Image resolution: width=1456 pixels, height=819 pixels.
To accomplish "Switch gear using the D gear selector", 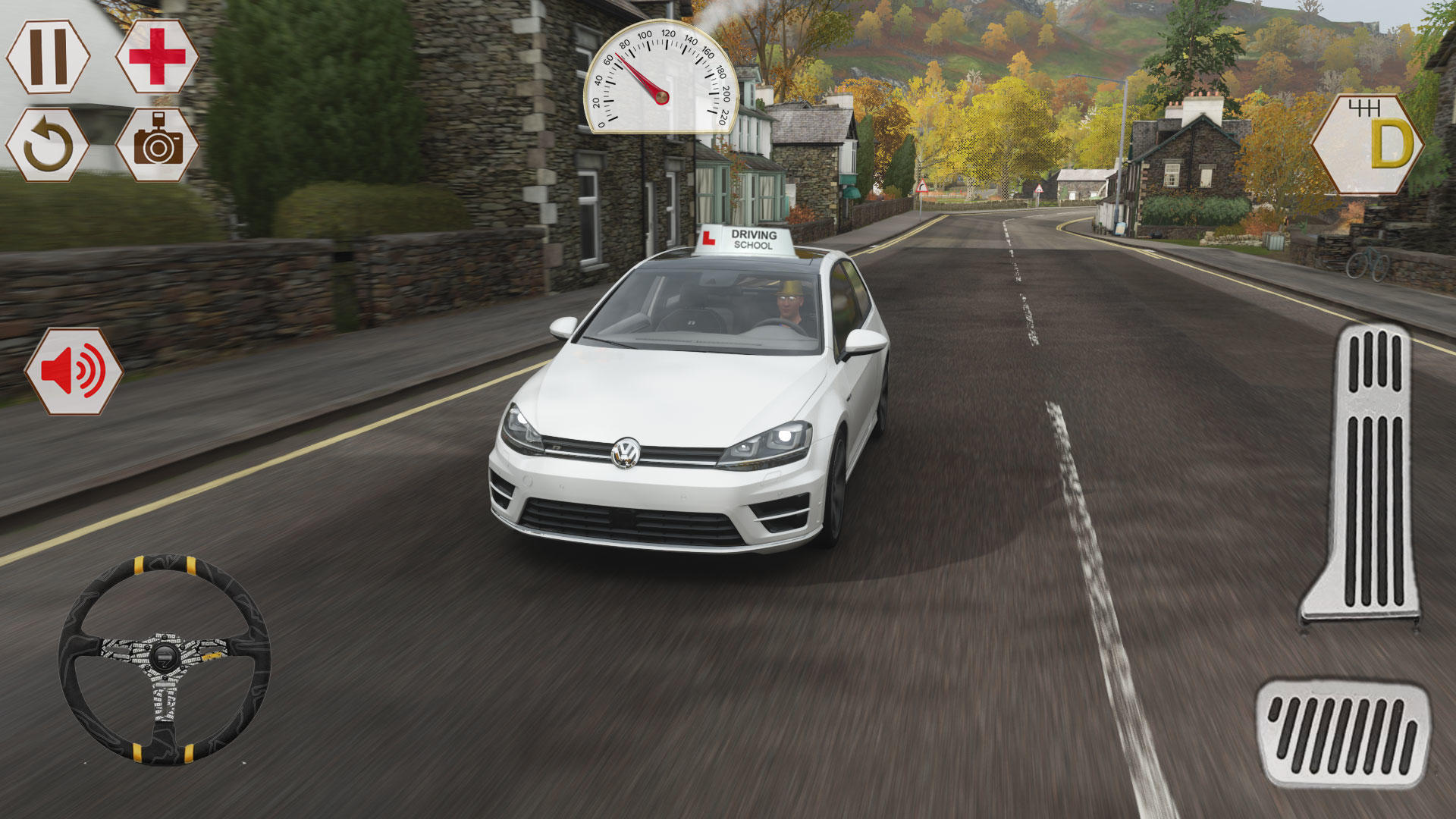I will [1367, 144].
